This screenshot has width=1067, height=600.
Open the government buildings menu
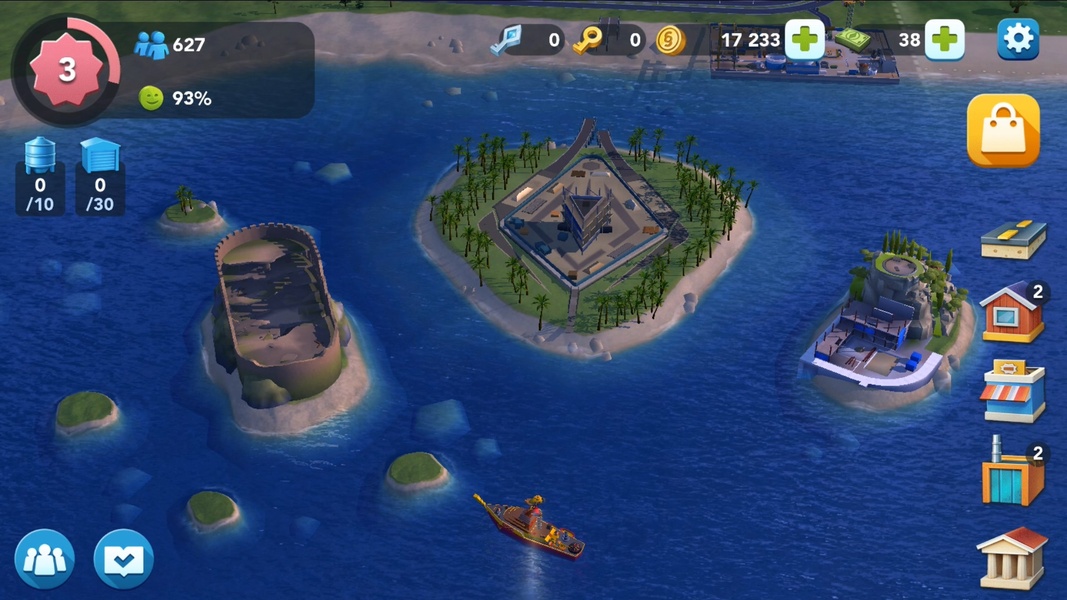pos(1013,556)
